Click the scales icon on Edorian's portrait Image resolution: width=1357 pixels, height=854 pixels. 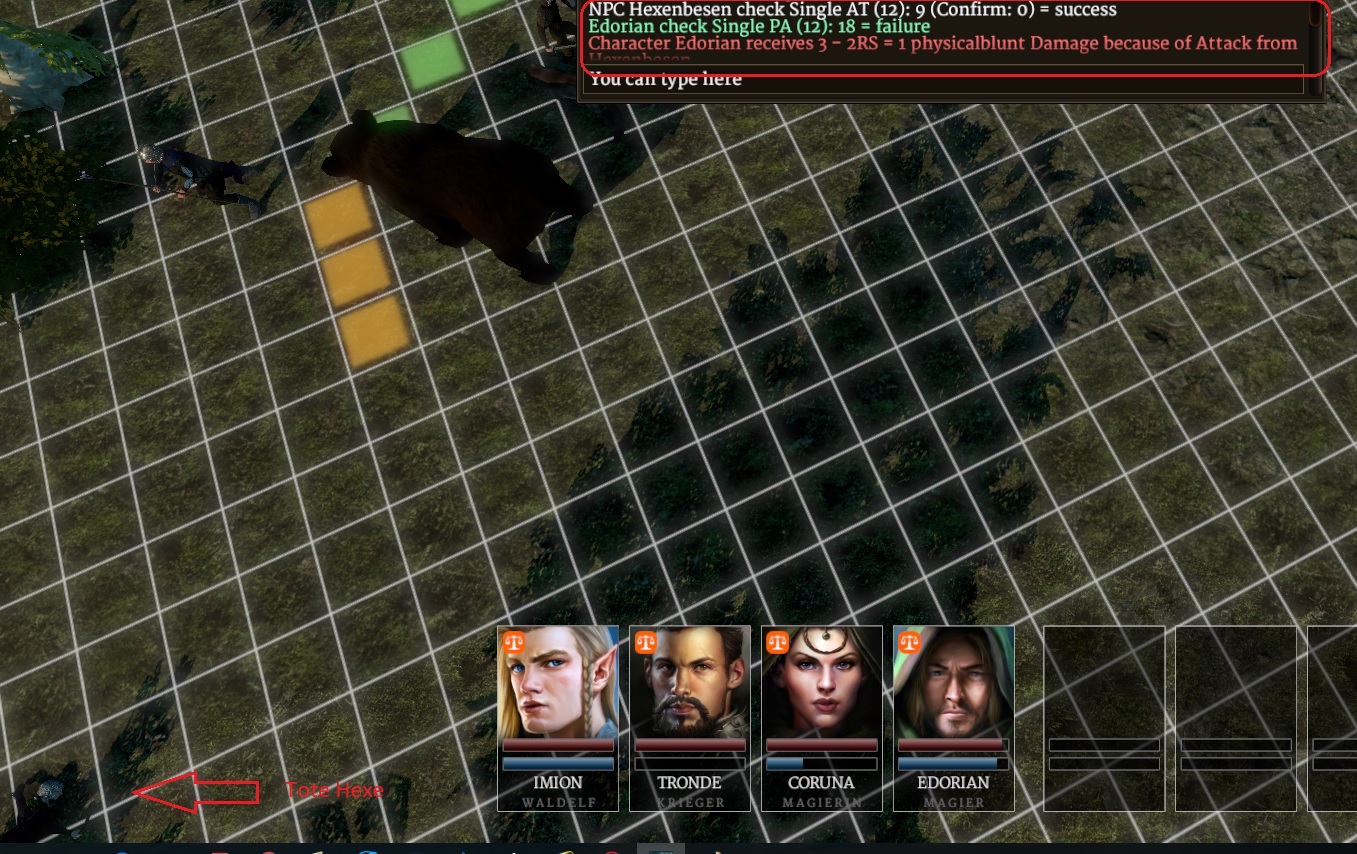tap(909, 642)
